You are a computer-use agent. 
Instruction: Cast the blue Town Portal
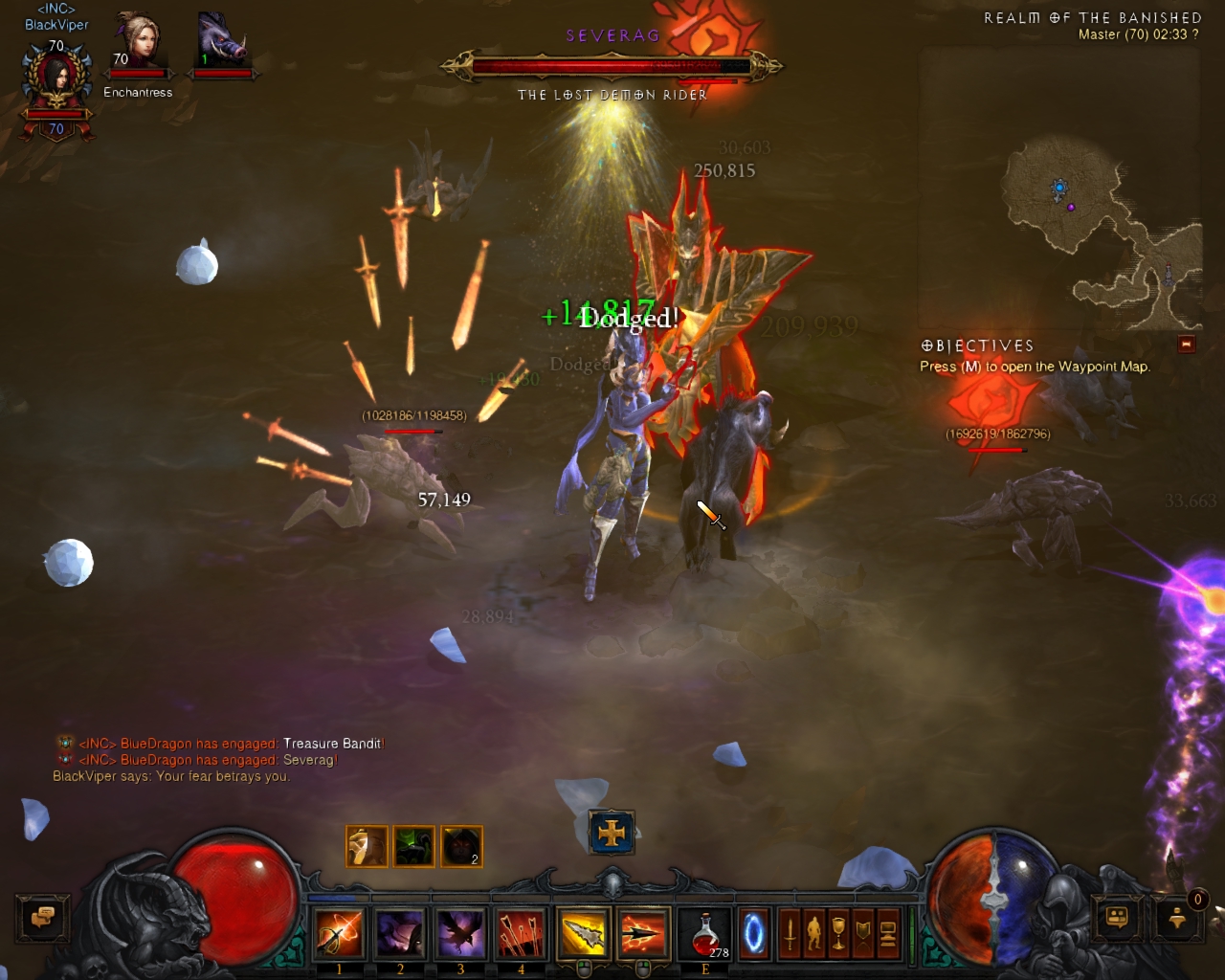tap(754, 933)
